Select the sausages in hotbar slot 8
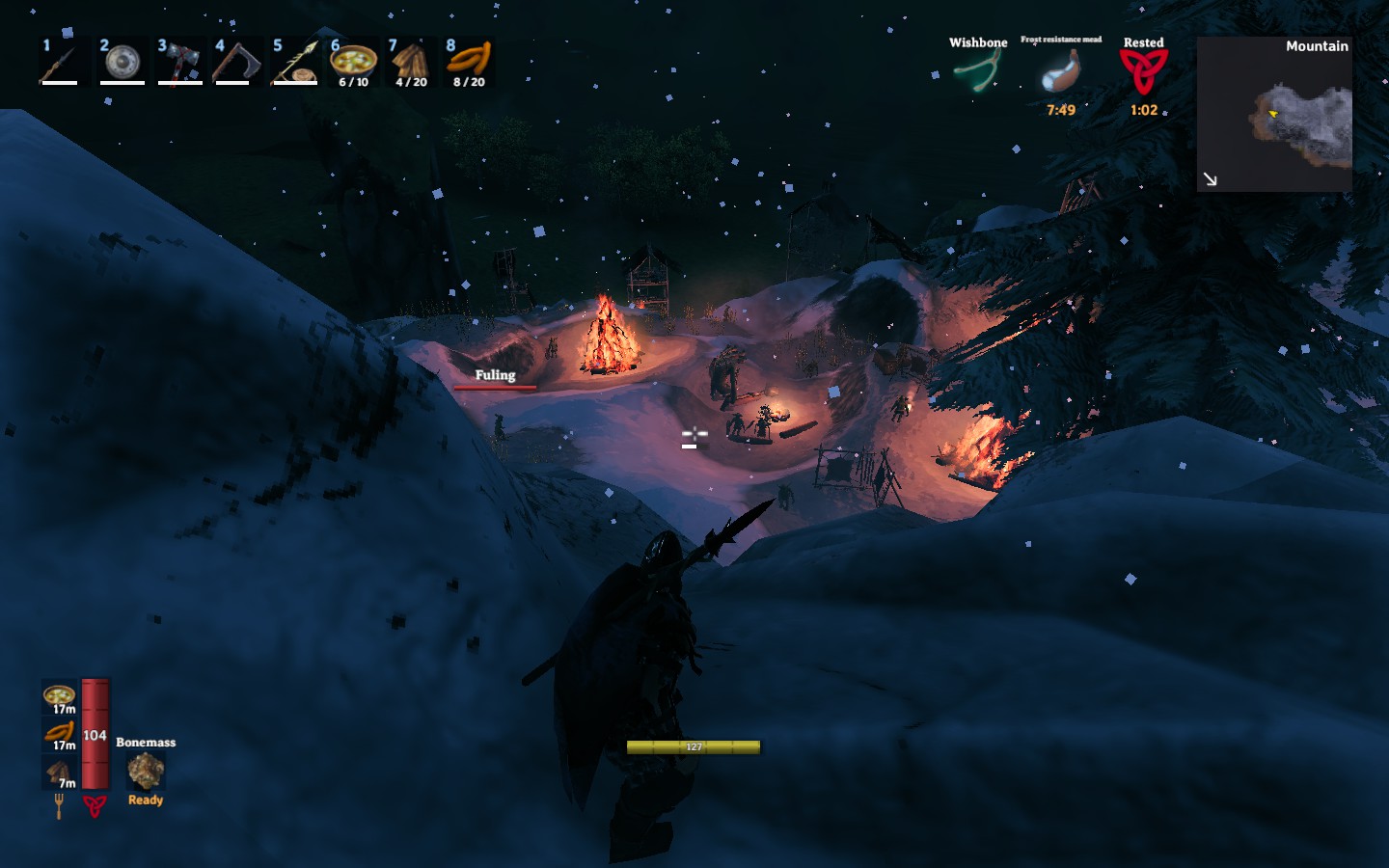Viewport: 1389px width, 868px height. (x=470, y=62)
